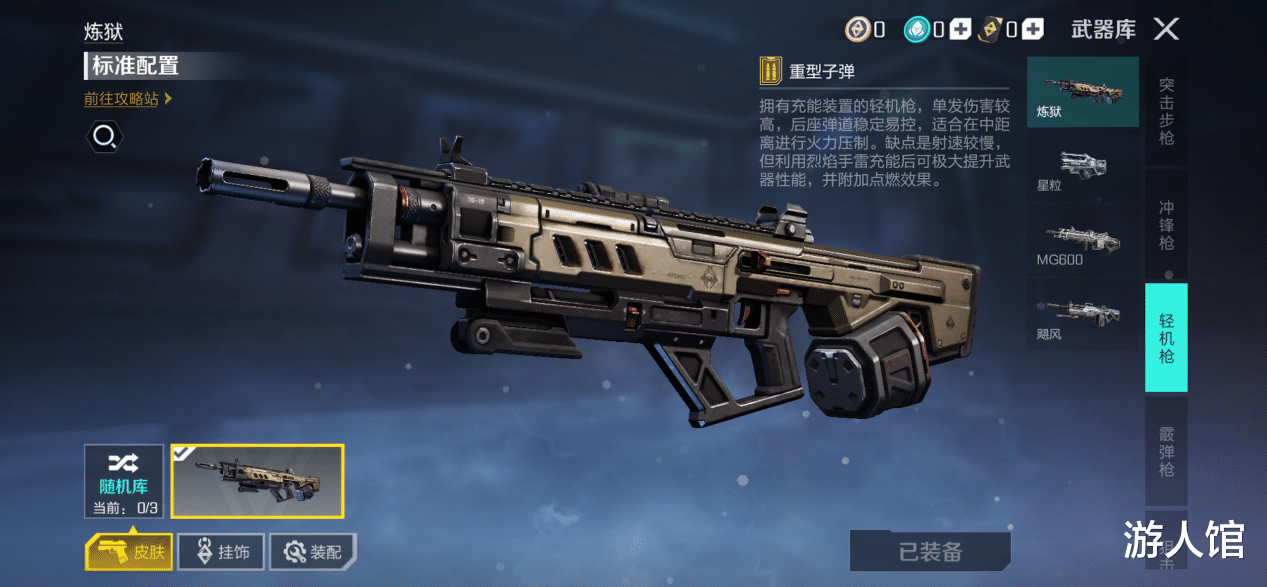Image resolution: width=1267 pixels, height=587 pixels.
Task: Choose the 星粒 weapon from the list
Action: (1083, 166)
